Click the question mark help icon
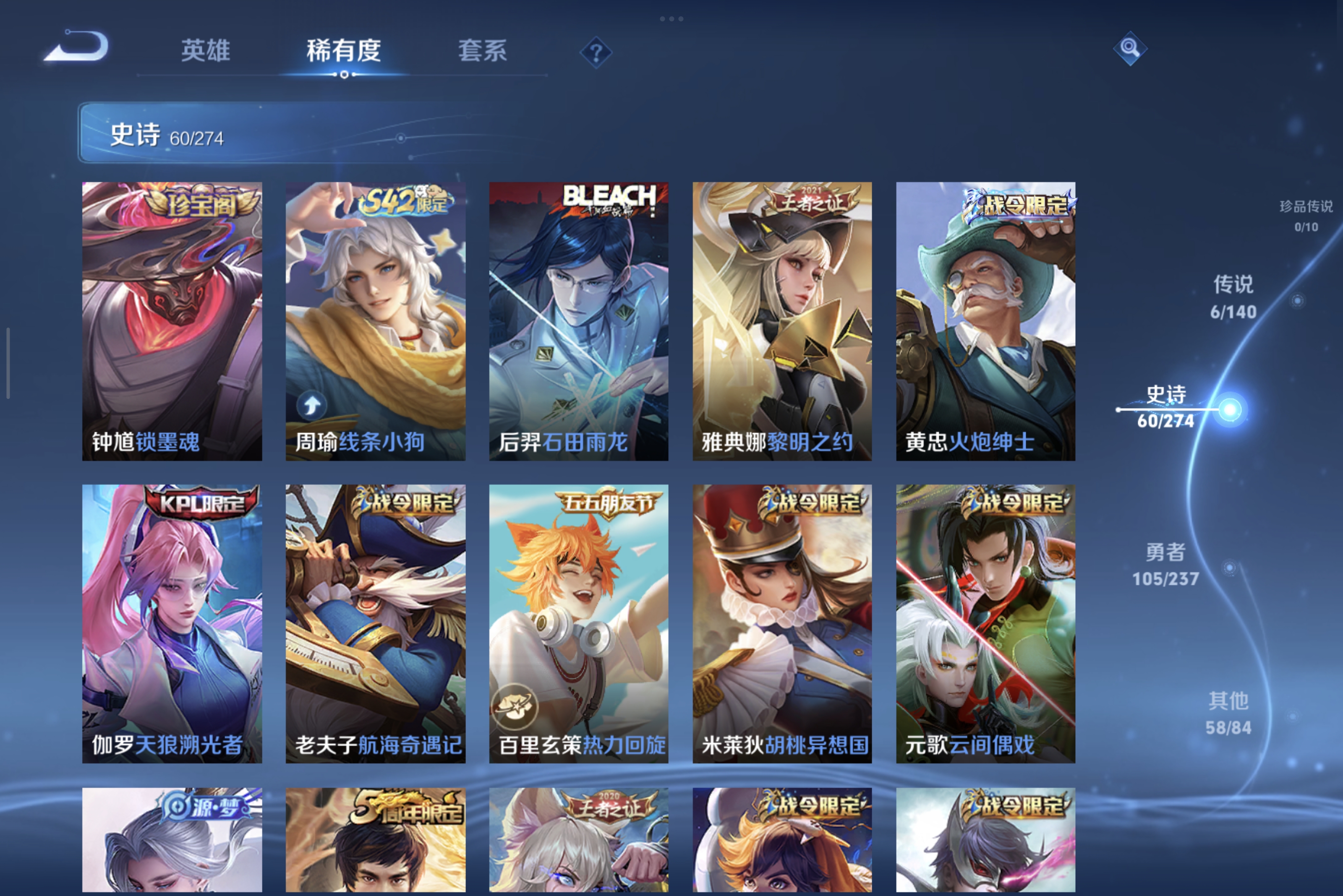The width and height of the screenshot is (1343, 896). coord(596,52)
